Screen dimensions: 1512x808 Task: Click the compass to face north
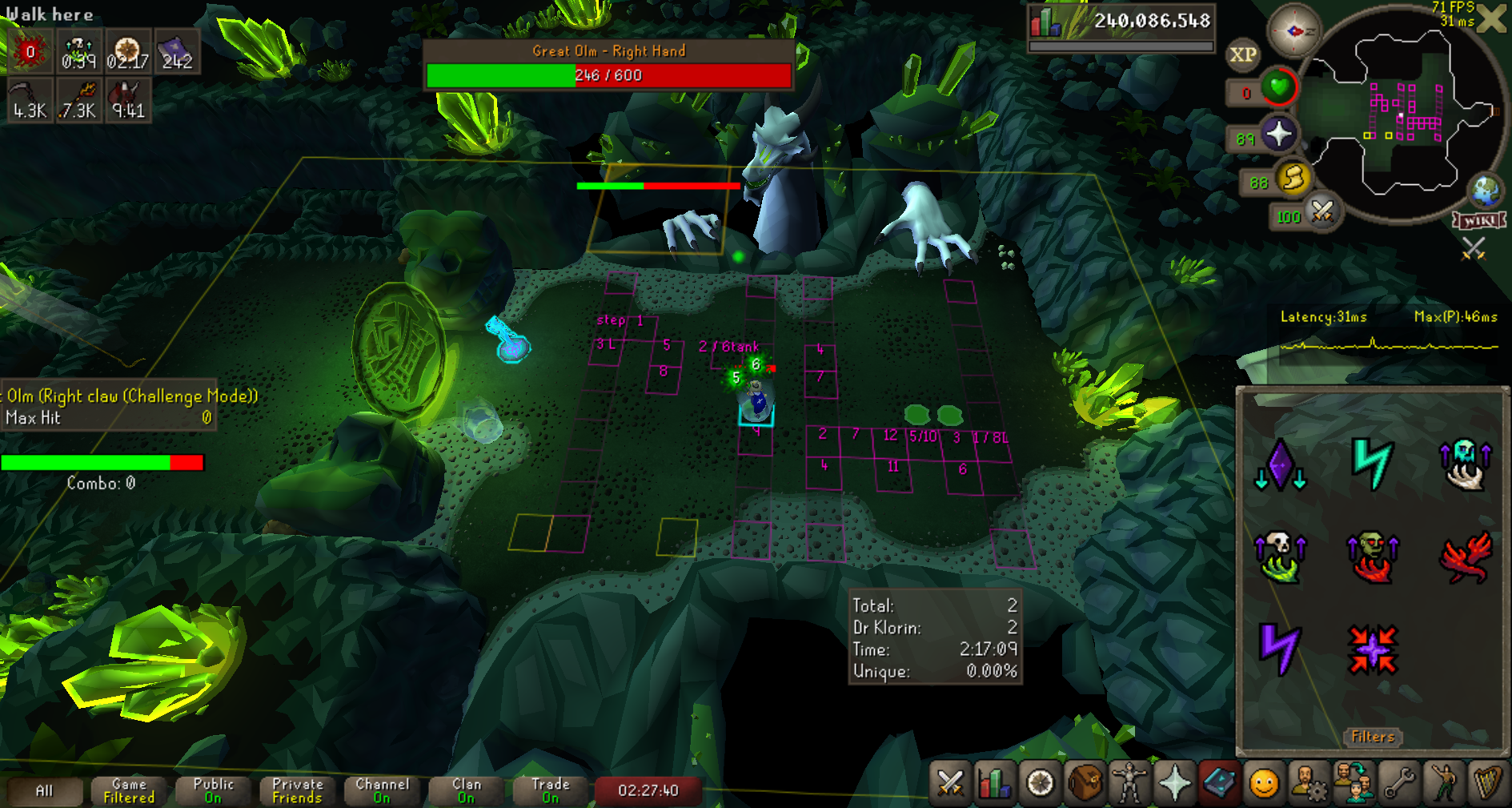[x=1293, y=31]
